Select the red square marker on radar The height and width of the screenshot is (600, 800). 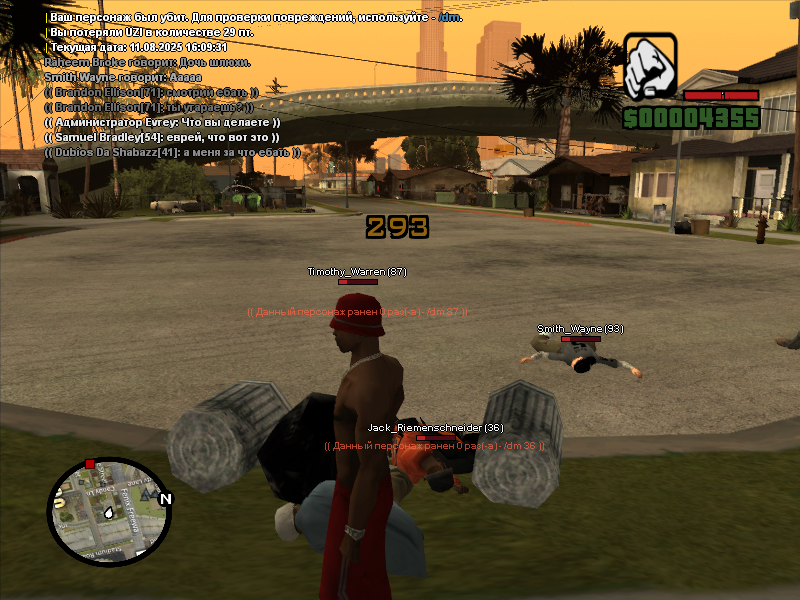[x=90, y=464]
